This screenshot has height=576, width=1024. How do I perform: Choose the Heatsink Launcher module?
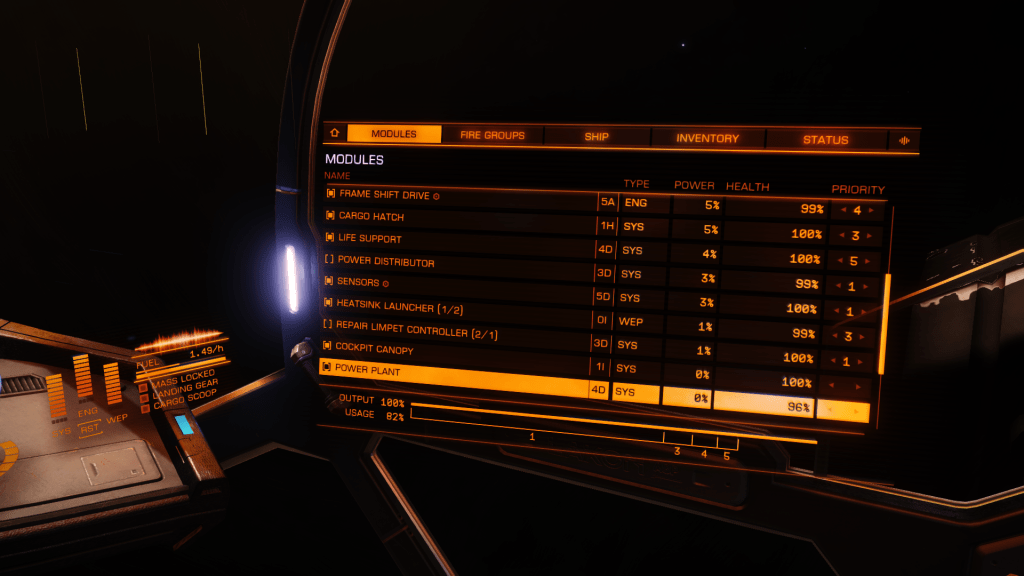point(460,307)
